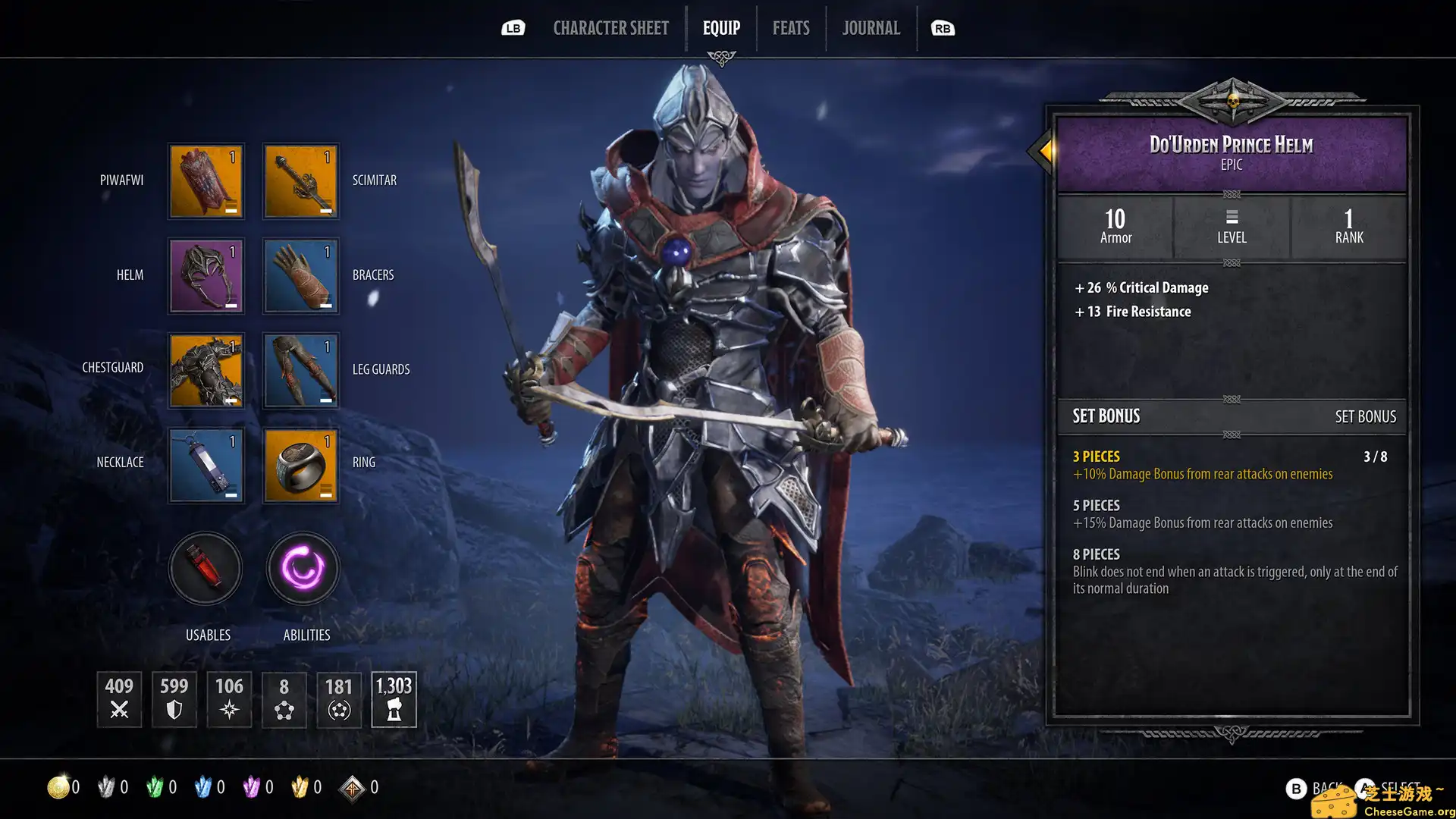The image size is (1456, 819).
Task: Click the equipped Ring item
Action: (300, 465)
